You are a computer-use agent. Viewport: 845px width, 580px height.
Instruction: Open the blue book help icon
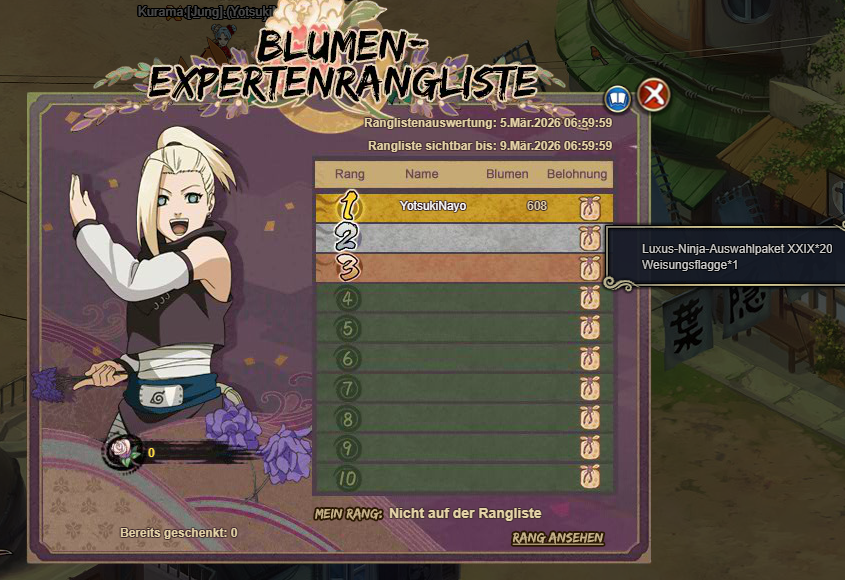(618, 98)
